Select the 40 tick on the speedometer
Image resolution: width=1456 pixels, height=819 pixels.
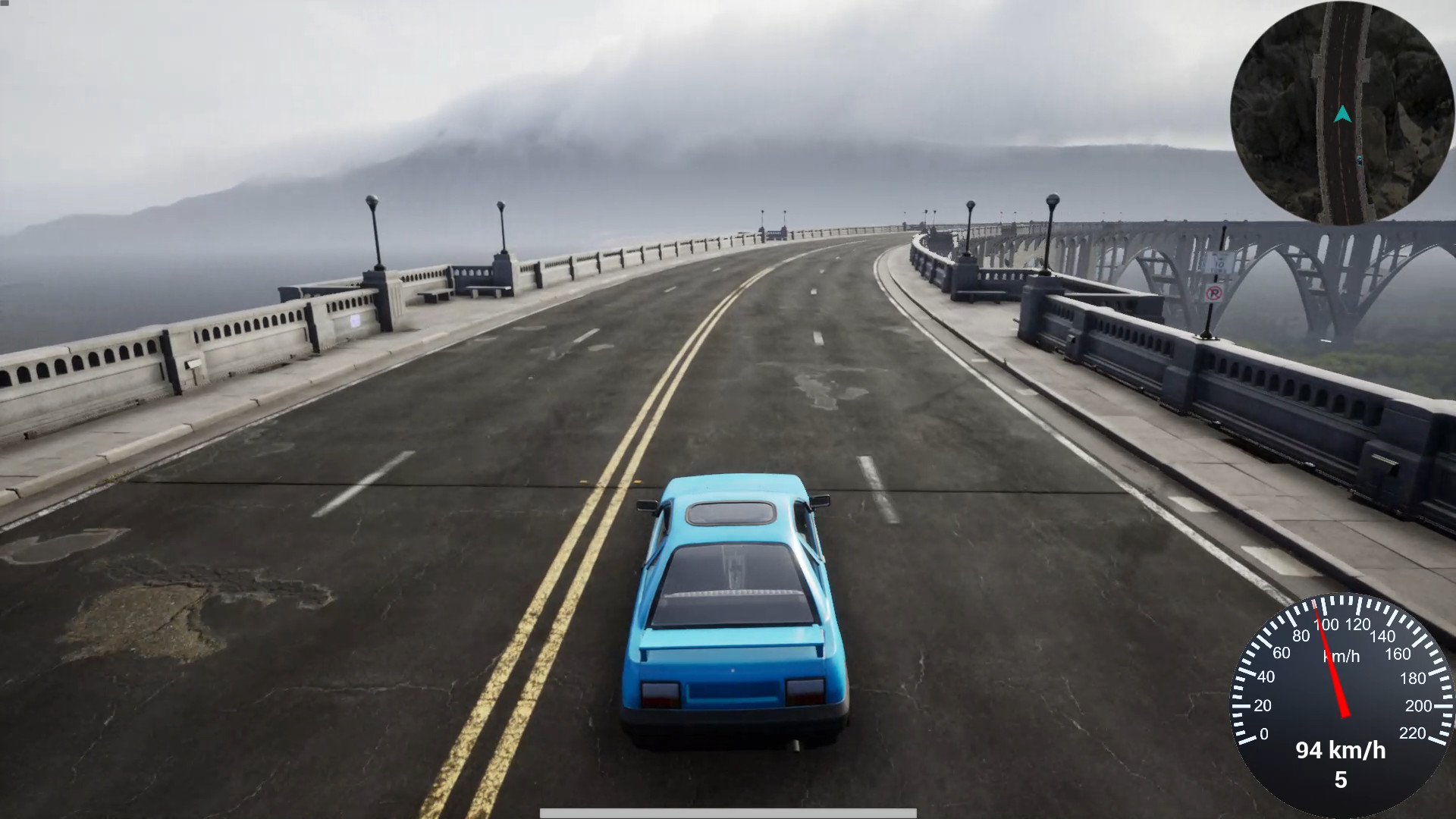pyautogui.click(x=1266, y=676)
